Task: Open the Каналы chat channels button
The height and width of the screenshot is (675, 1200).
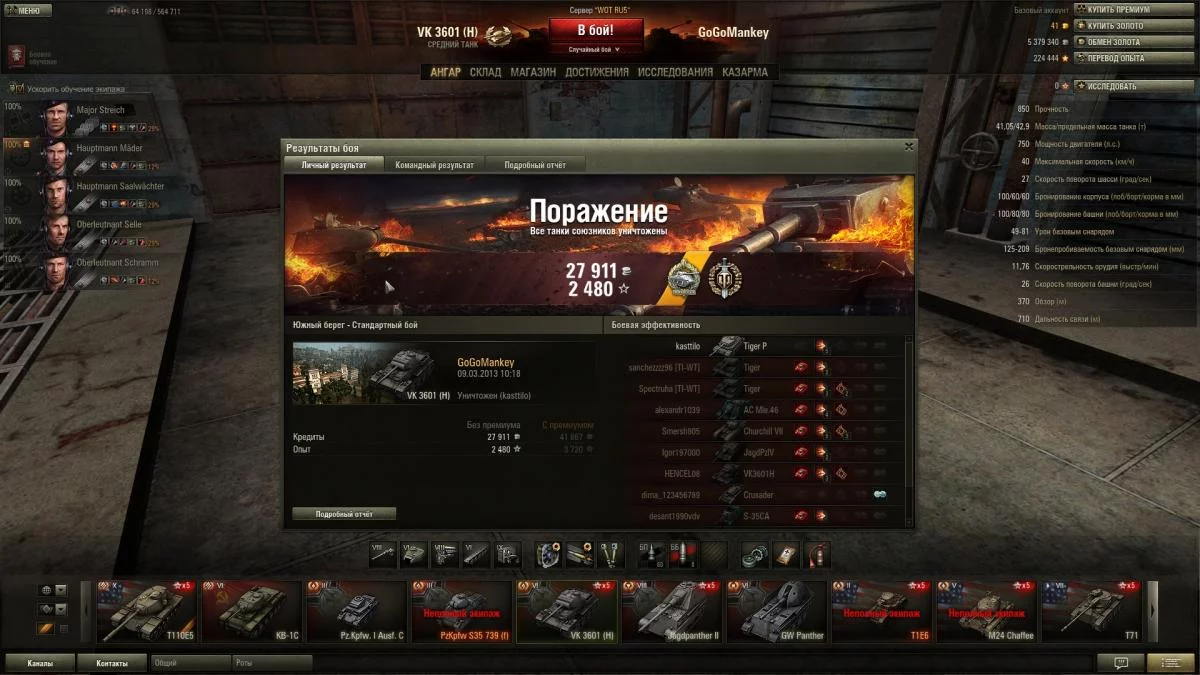Action: click(x=40, y=663)
